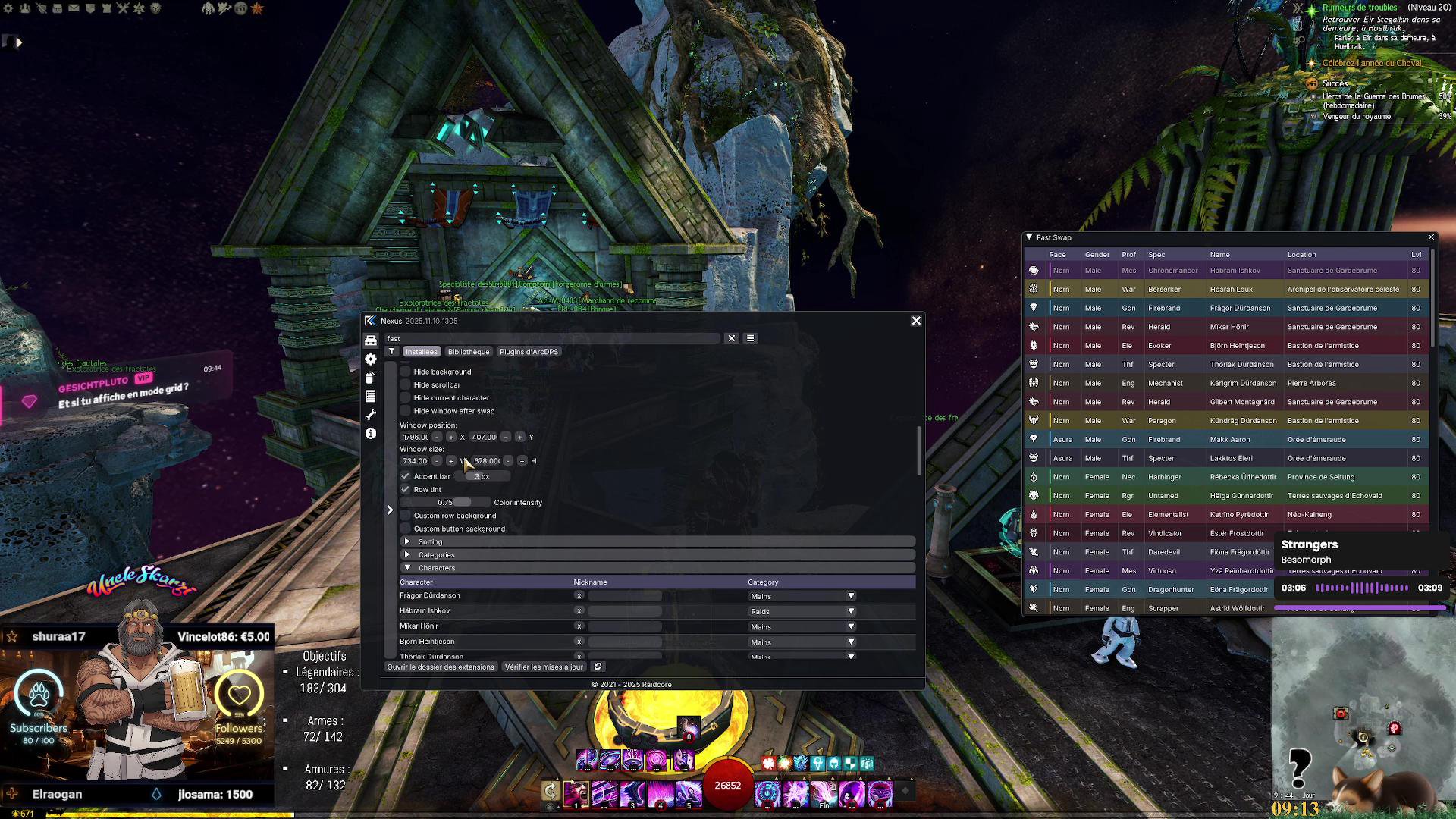Enable the Hide background checkbox
This screenshot has height=819, width=1456.
click(406, 372)
